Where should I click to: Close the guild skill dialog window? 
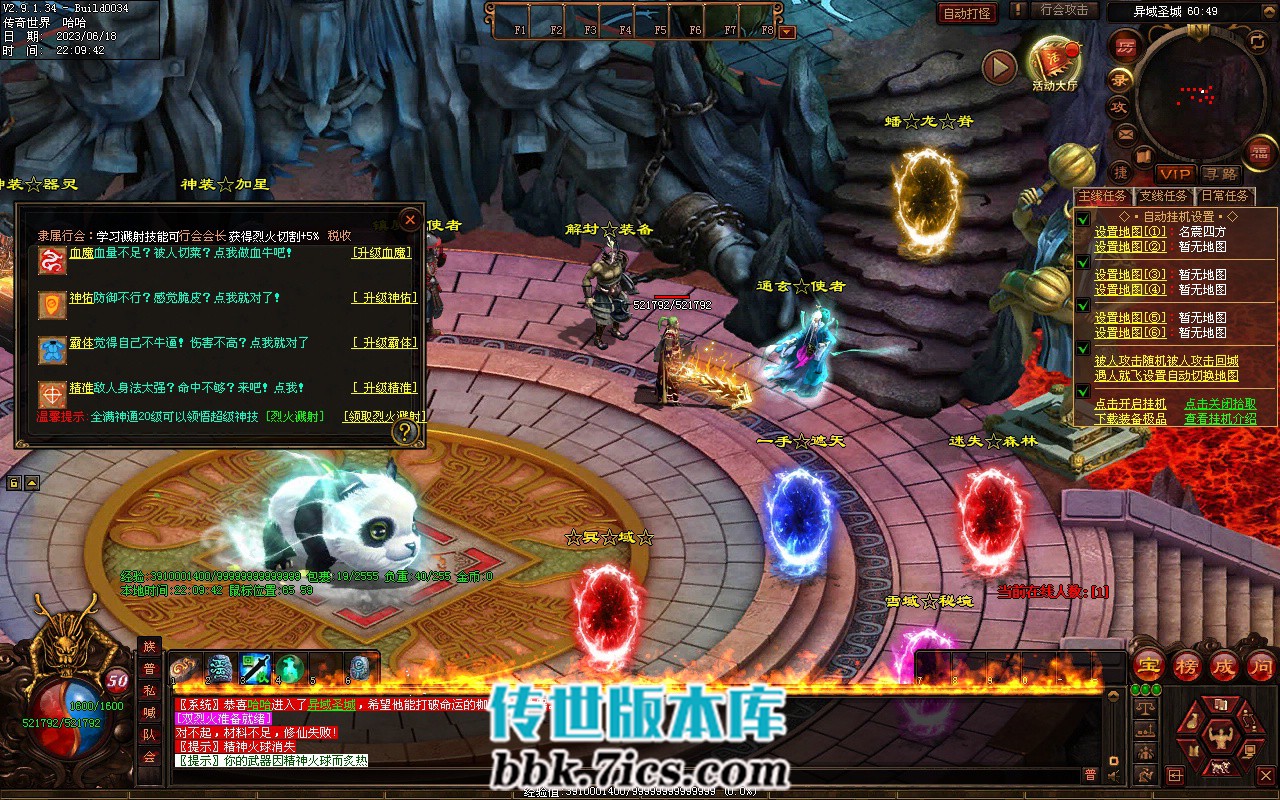click(410, 220)
